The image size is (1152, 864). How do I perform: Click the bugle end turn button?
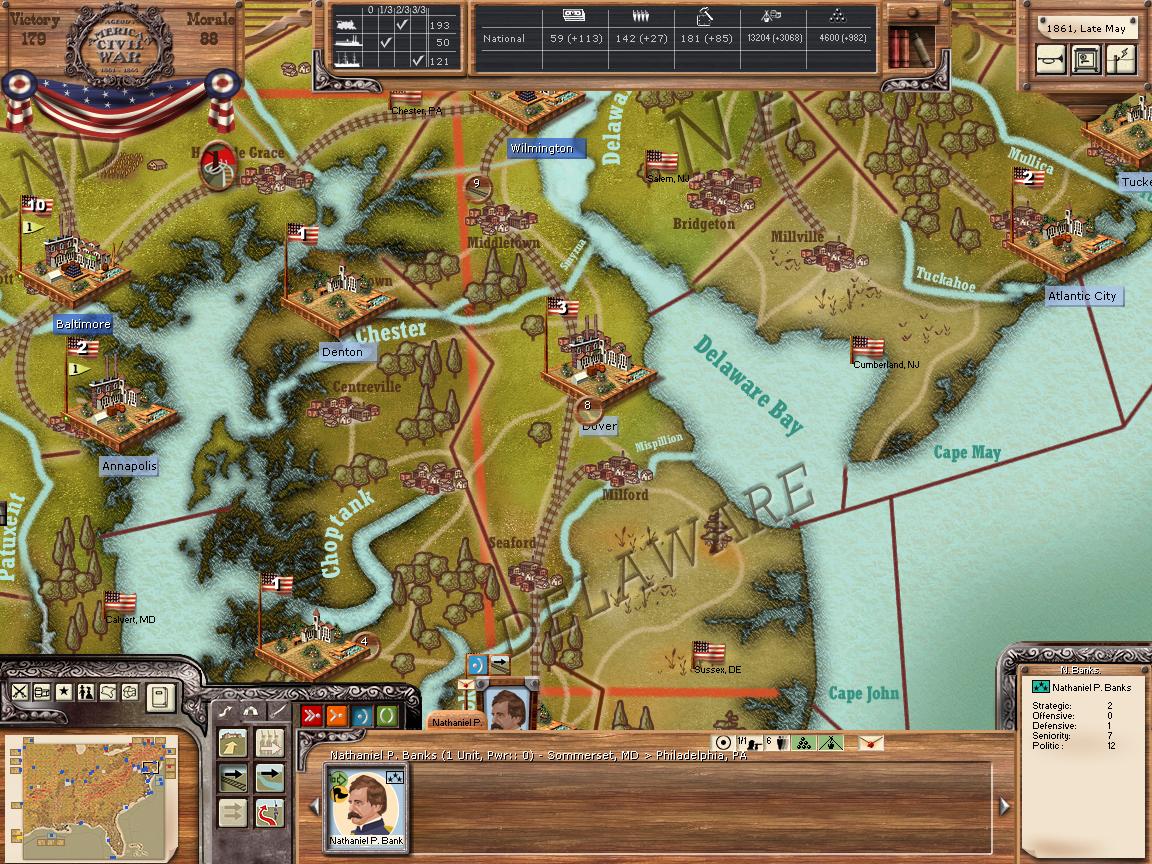(1051, 60)
